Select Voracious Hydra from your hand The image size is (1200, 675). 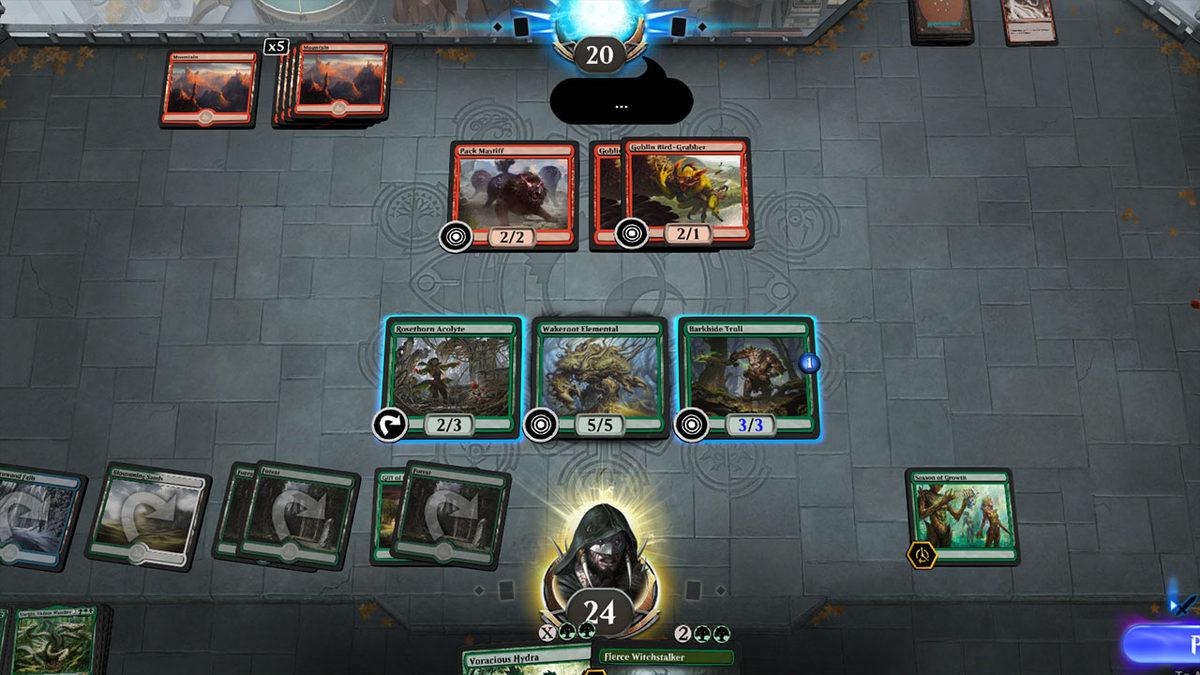pyautogui.click(x=525, y=660)
